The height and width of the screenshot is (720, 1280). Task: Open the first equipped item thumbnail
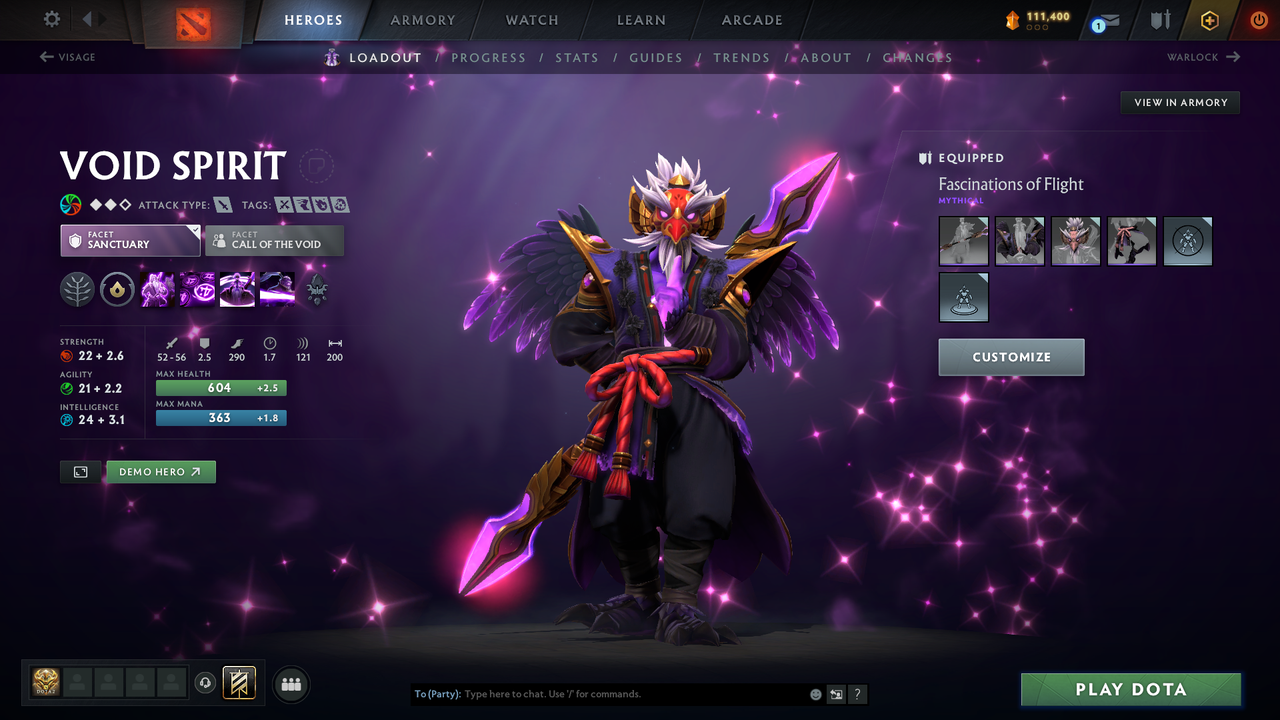pyautogui.click(x=963, y=241)
